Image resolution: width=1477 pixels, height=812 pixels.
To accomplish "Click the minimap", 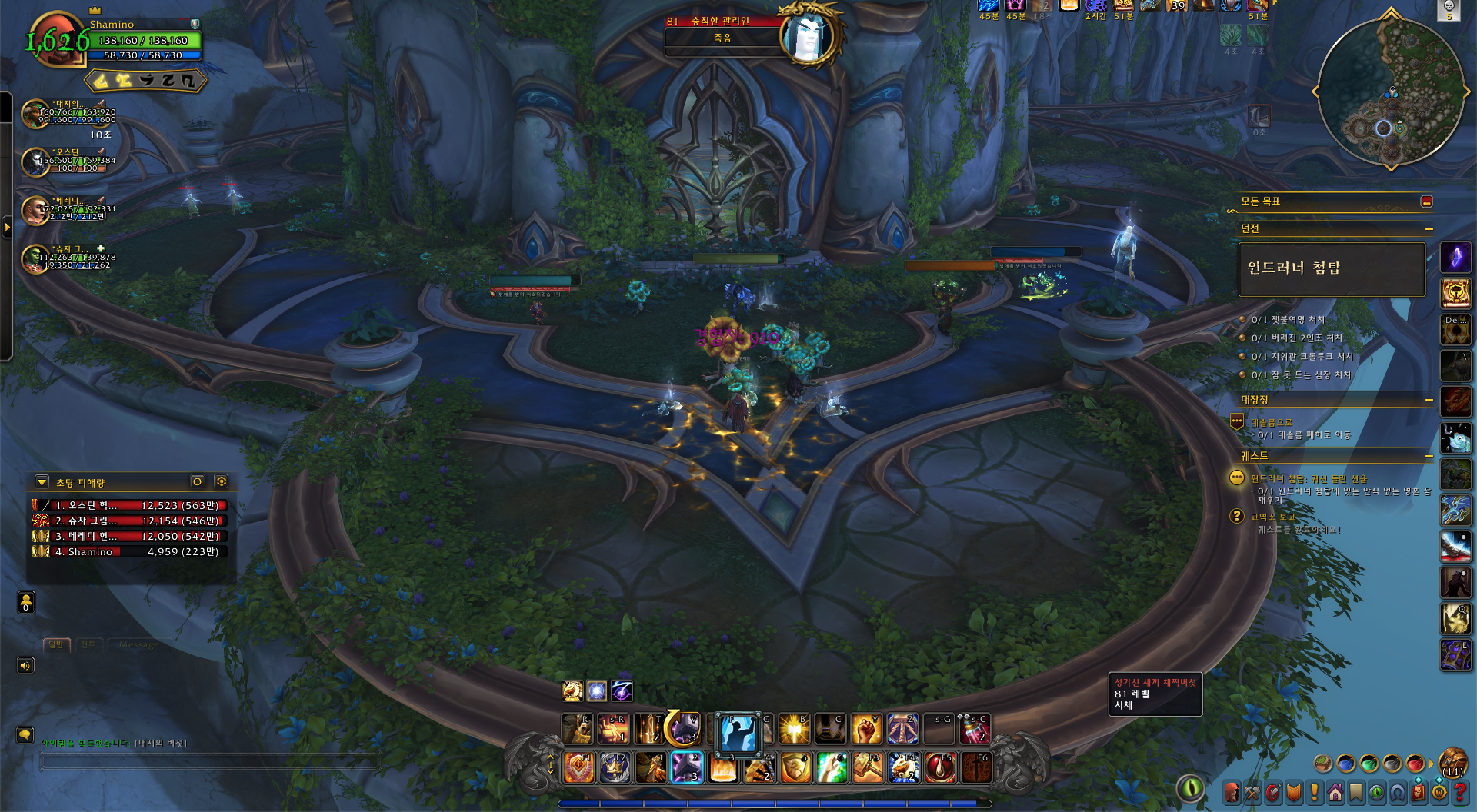I will click(1390, 92).
